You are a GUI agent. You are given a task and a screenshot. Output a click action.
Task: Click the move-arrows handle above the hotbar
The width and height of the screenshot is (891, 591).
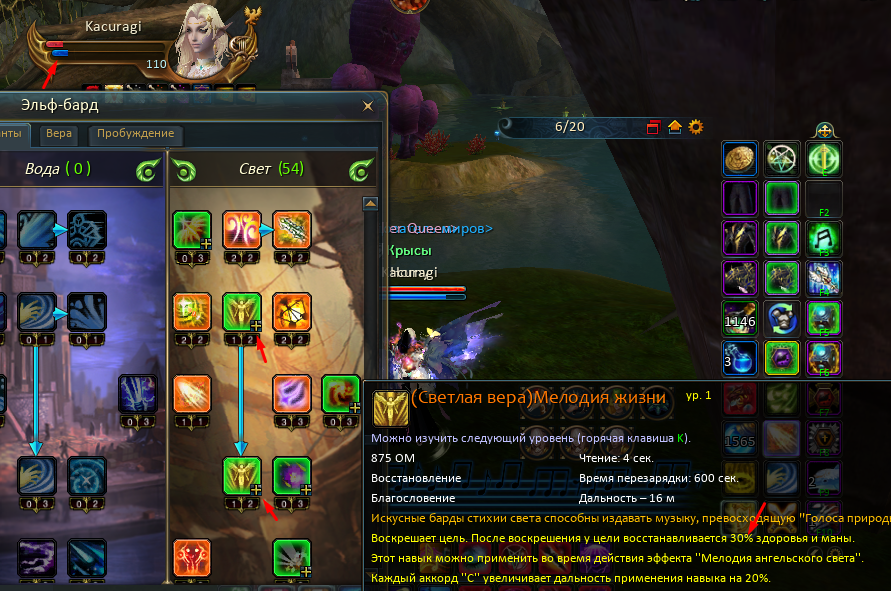(824, 129)
